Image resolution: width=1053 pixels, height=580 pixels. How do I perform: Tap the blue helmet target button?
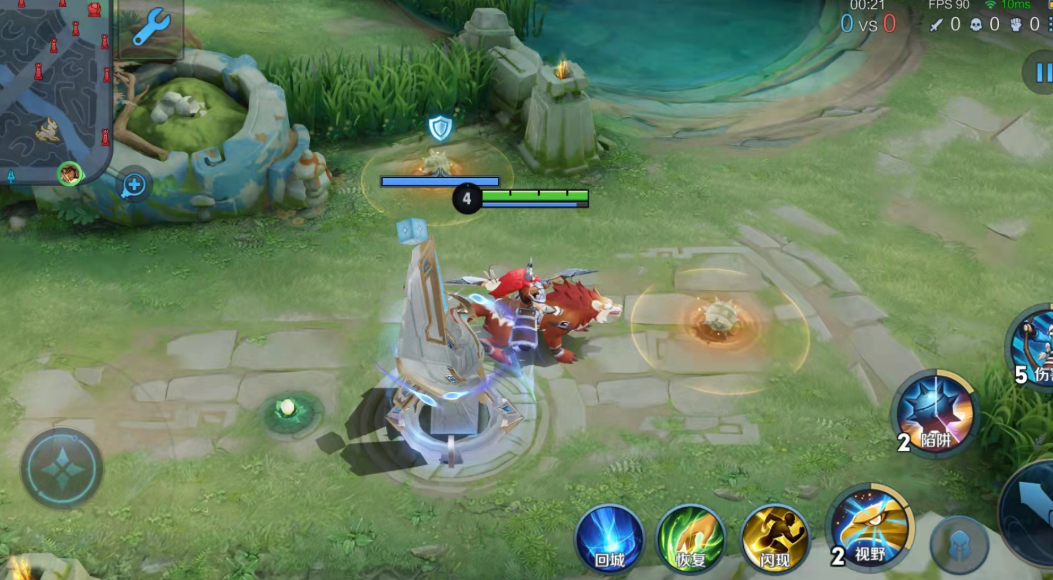(959, 545)
